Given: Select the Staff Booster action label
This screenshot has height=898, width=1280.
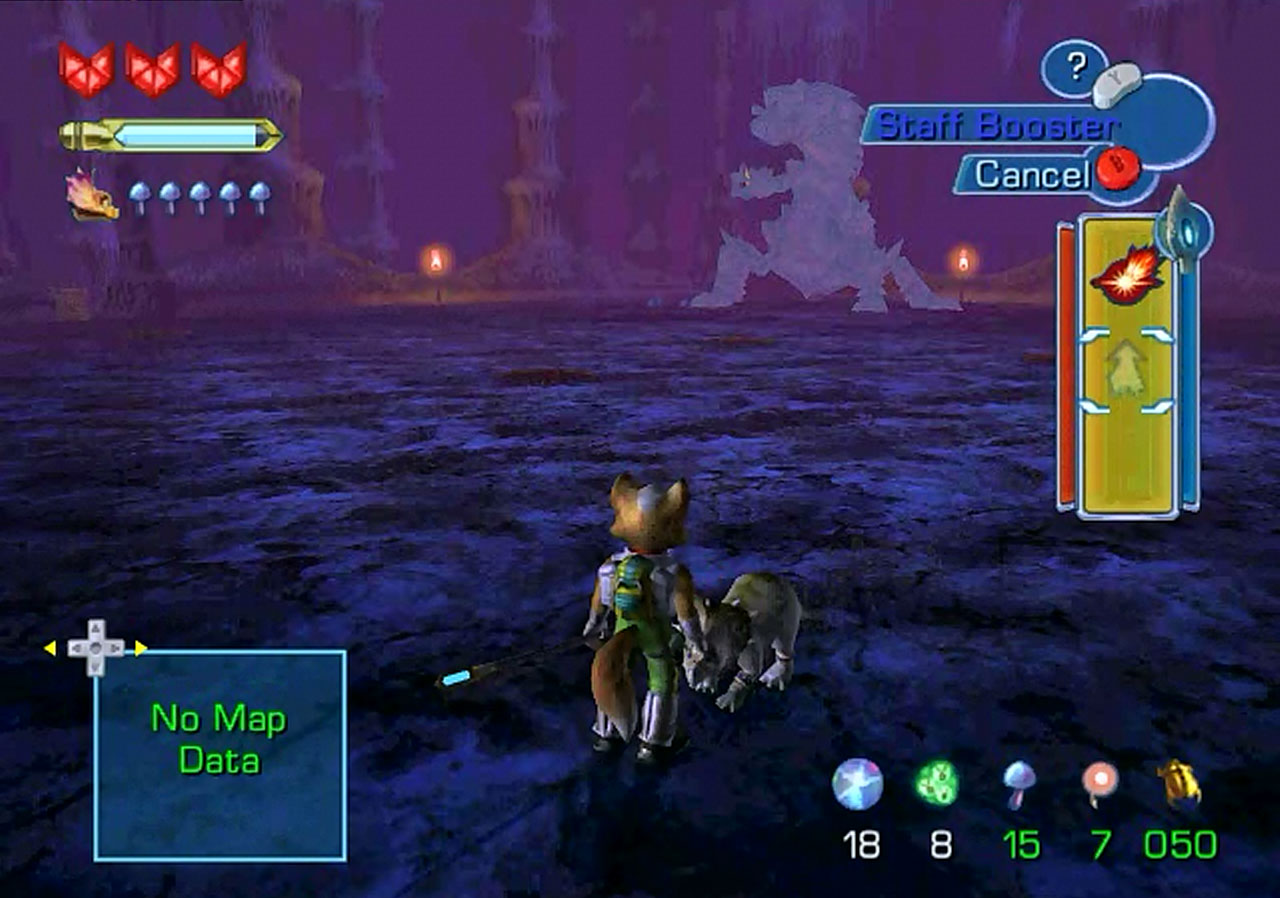Looking at the screenshot, I should (995, 127).
